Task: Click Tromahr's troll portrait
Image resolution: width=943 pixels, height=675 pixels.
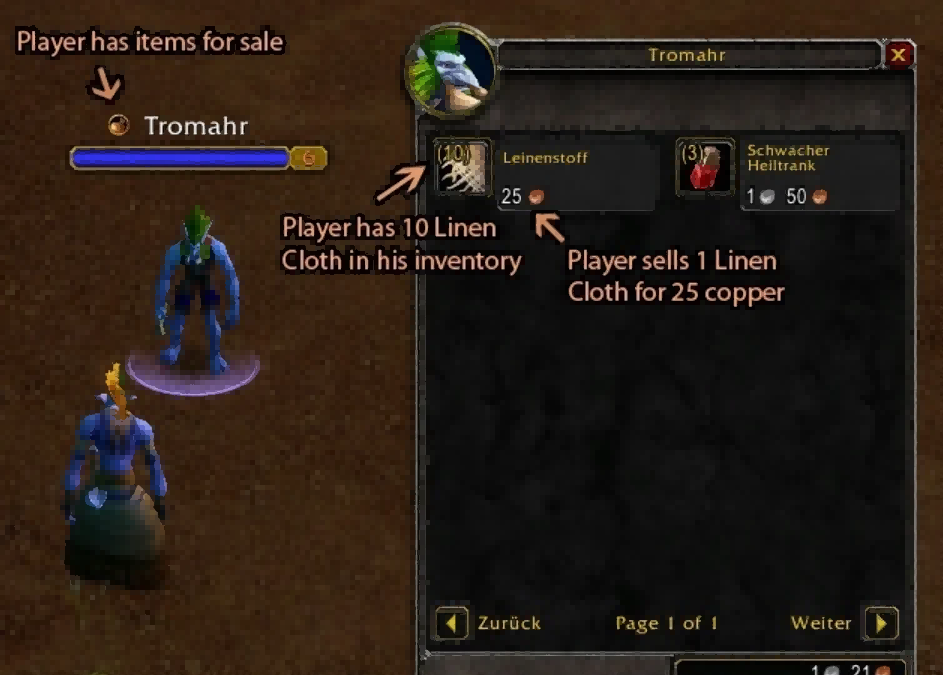Action: pos(449,71)
